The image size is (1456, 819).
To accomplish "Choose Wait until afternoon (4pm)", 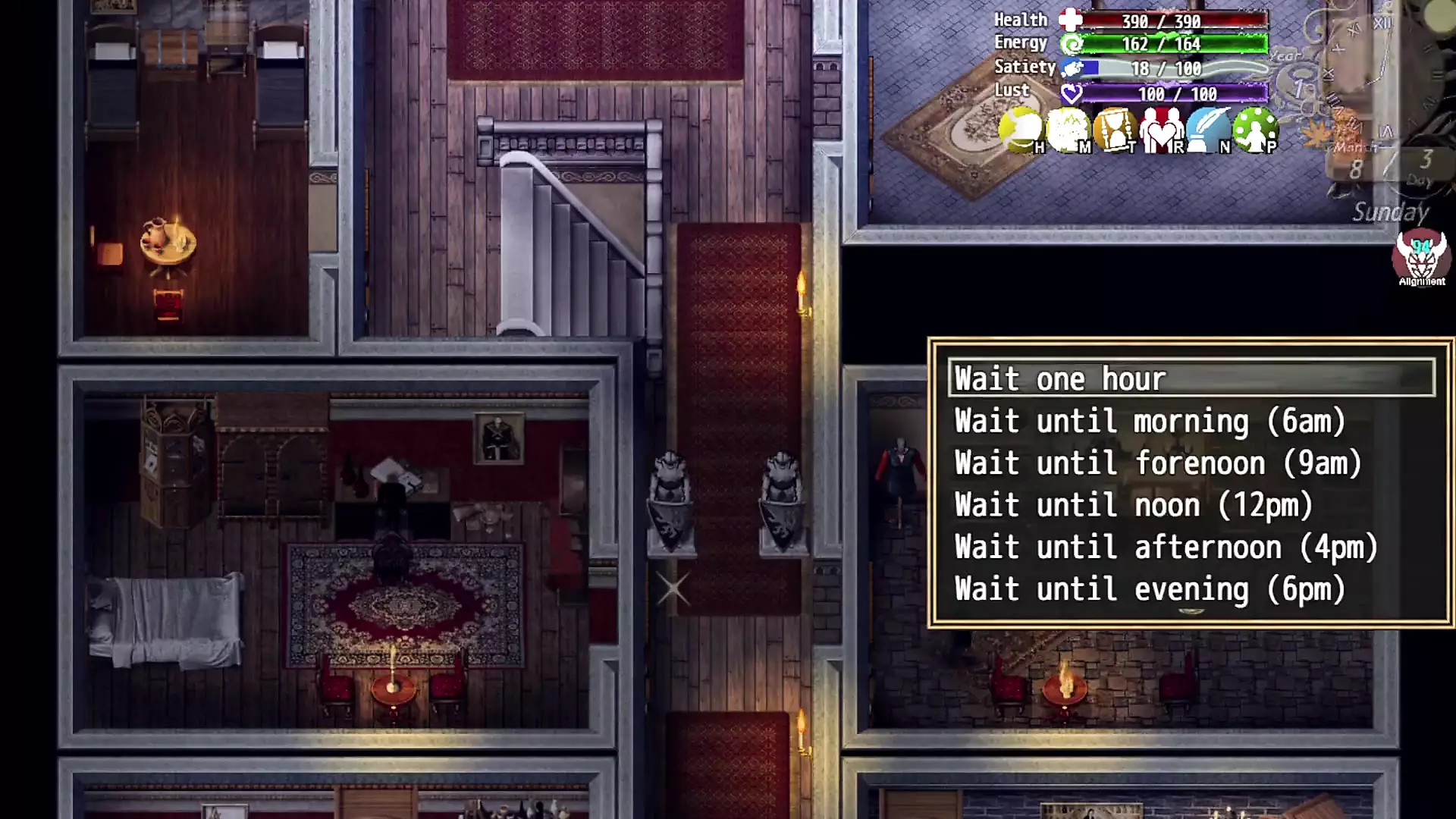I will 1166,548.
